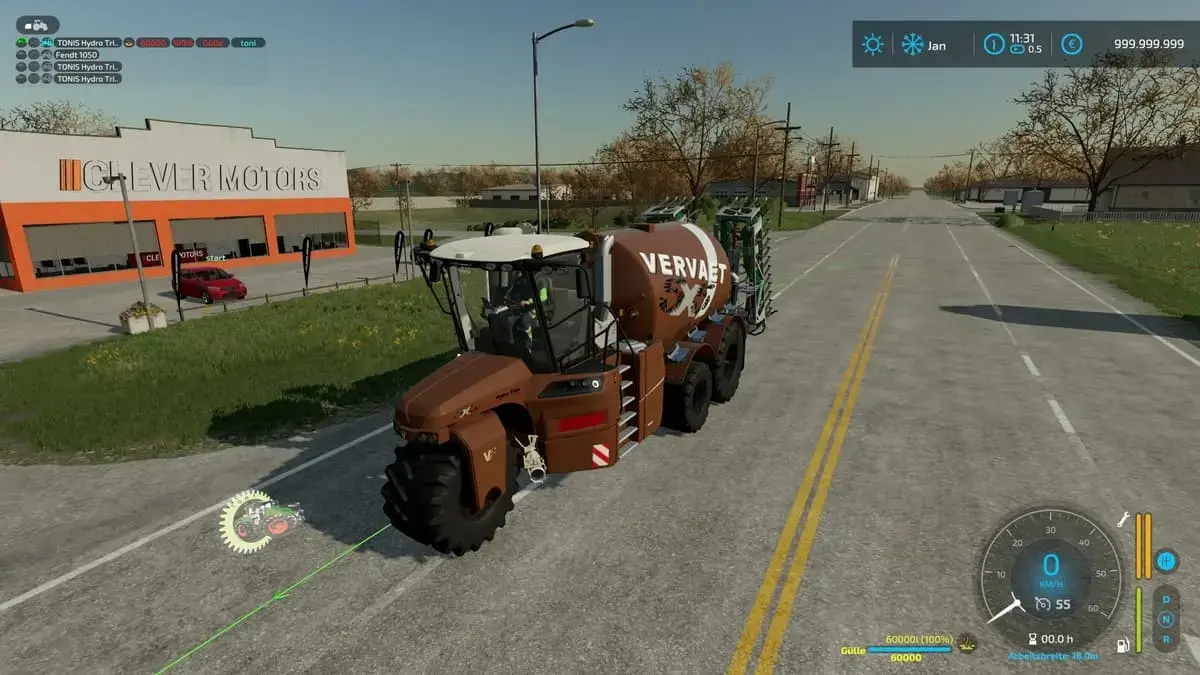The width and height of the screenshot is (1200, 675).
Task: Click the slurry spreading icon next to Gülle
Action: tap(966, 644)
